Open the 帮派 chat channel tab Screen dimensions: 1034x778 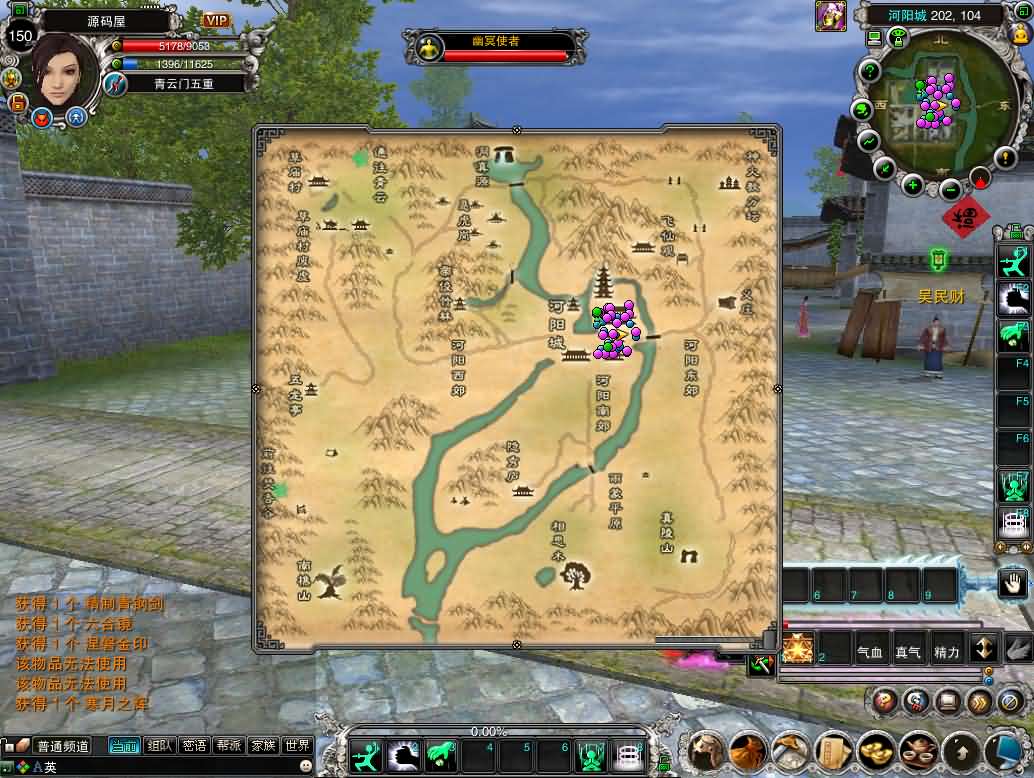point(228,745)
